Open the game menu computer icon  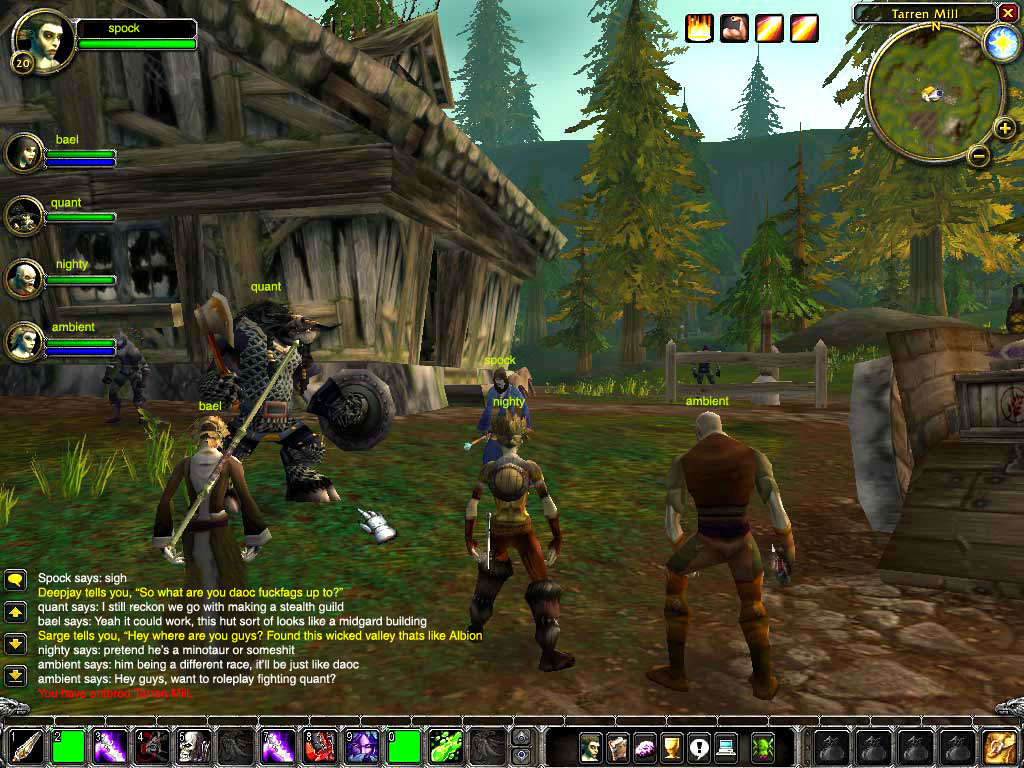(725, 746)
